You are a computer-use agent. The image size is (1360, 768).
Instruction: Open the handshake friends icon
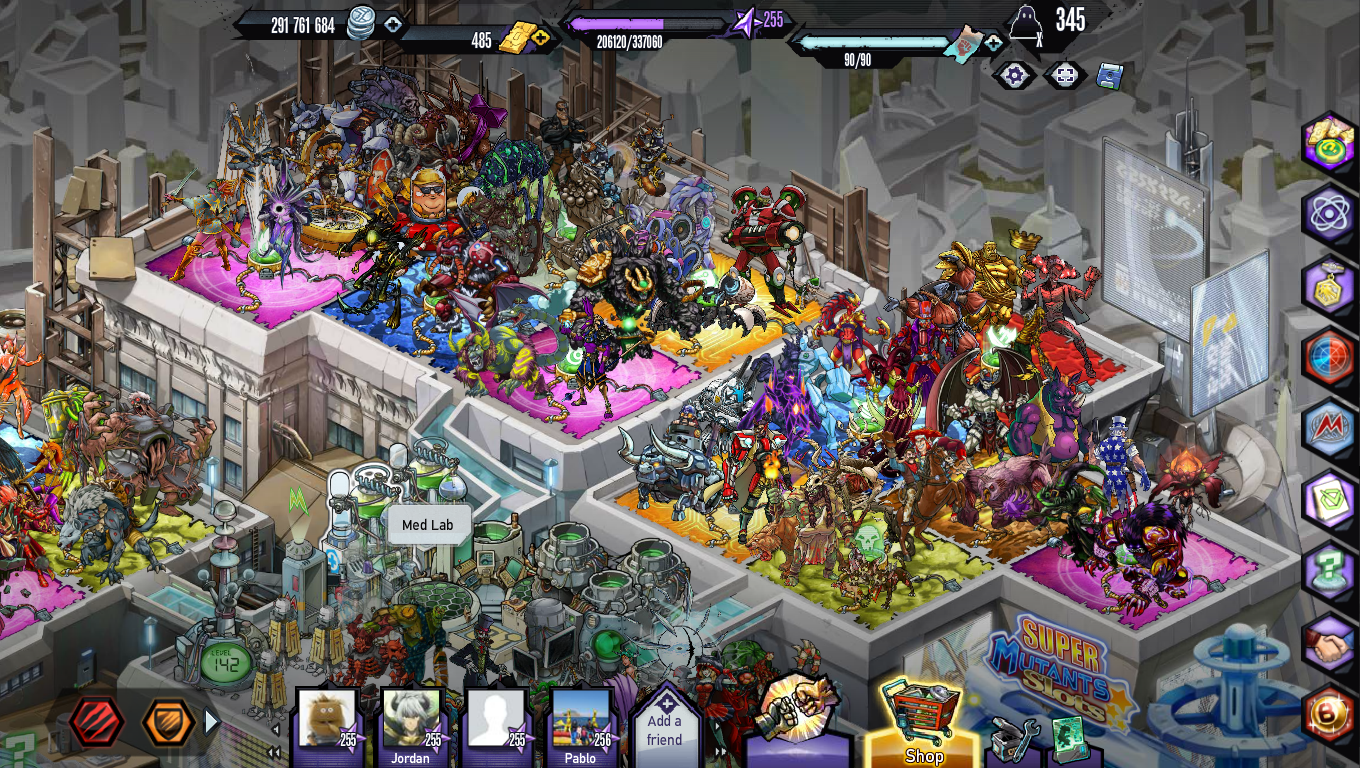click(x=1329, y=644)
